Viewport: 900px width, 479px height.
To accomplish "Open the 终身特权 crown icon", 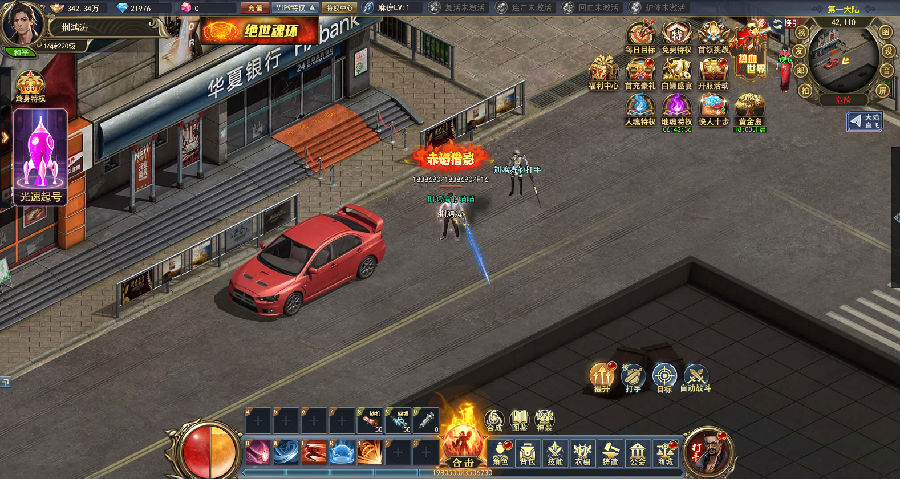I will pyautogui.click(x=30, y=86).
